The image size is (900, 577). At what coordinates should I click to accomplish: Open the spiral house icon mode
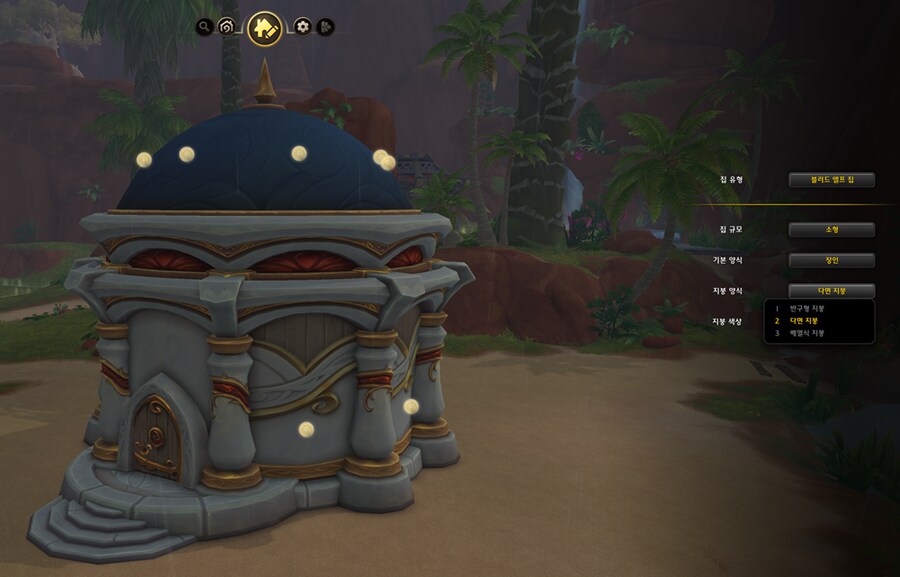(227, 27)
